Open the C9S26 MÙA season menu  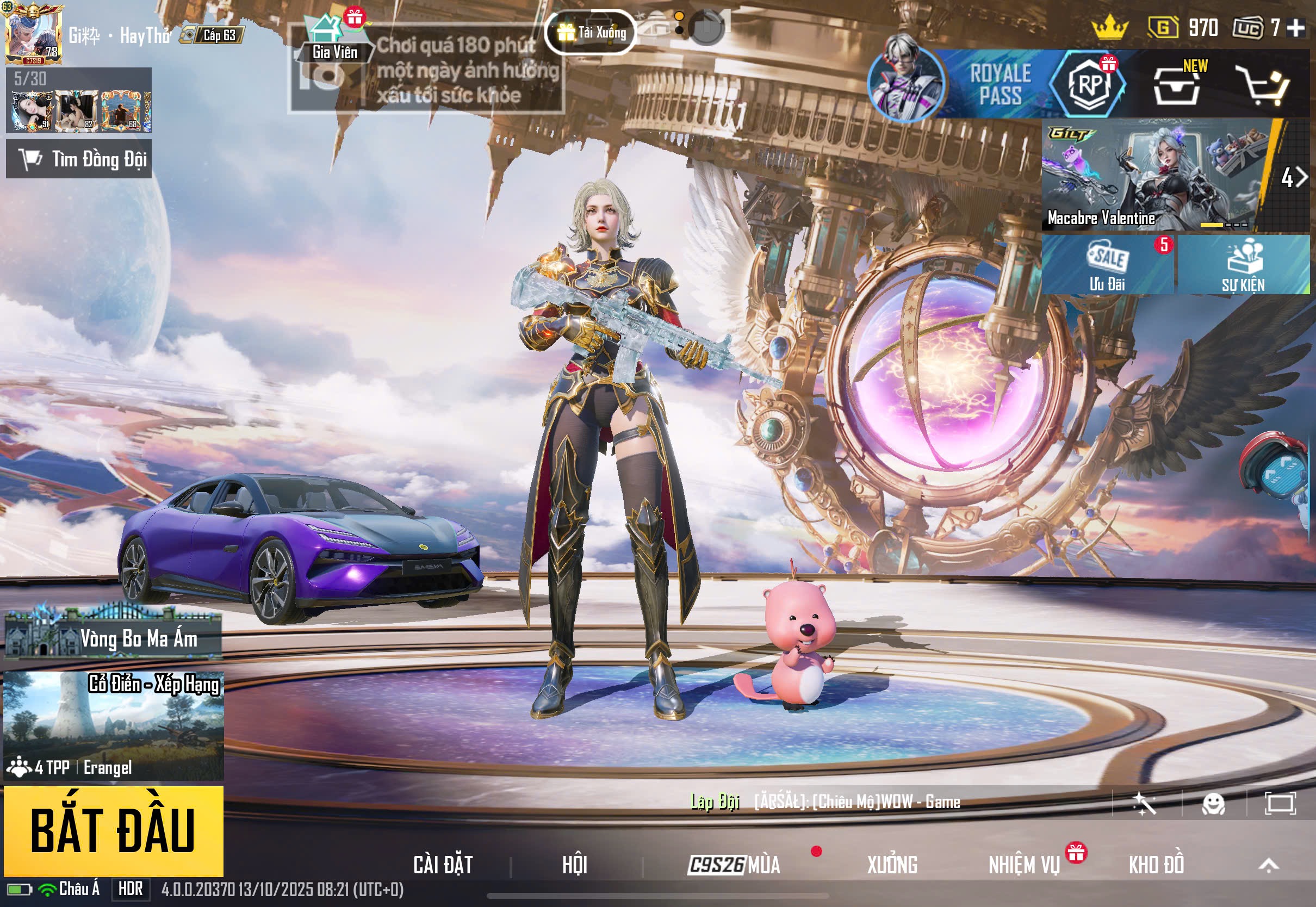tap(734, 865)
